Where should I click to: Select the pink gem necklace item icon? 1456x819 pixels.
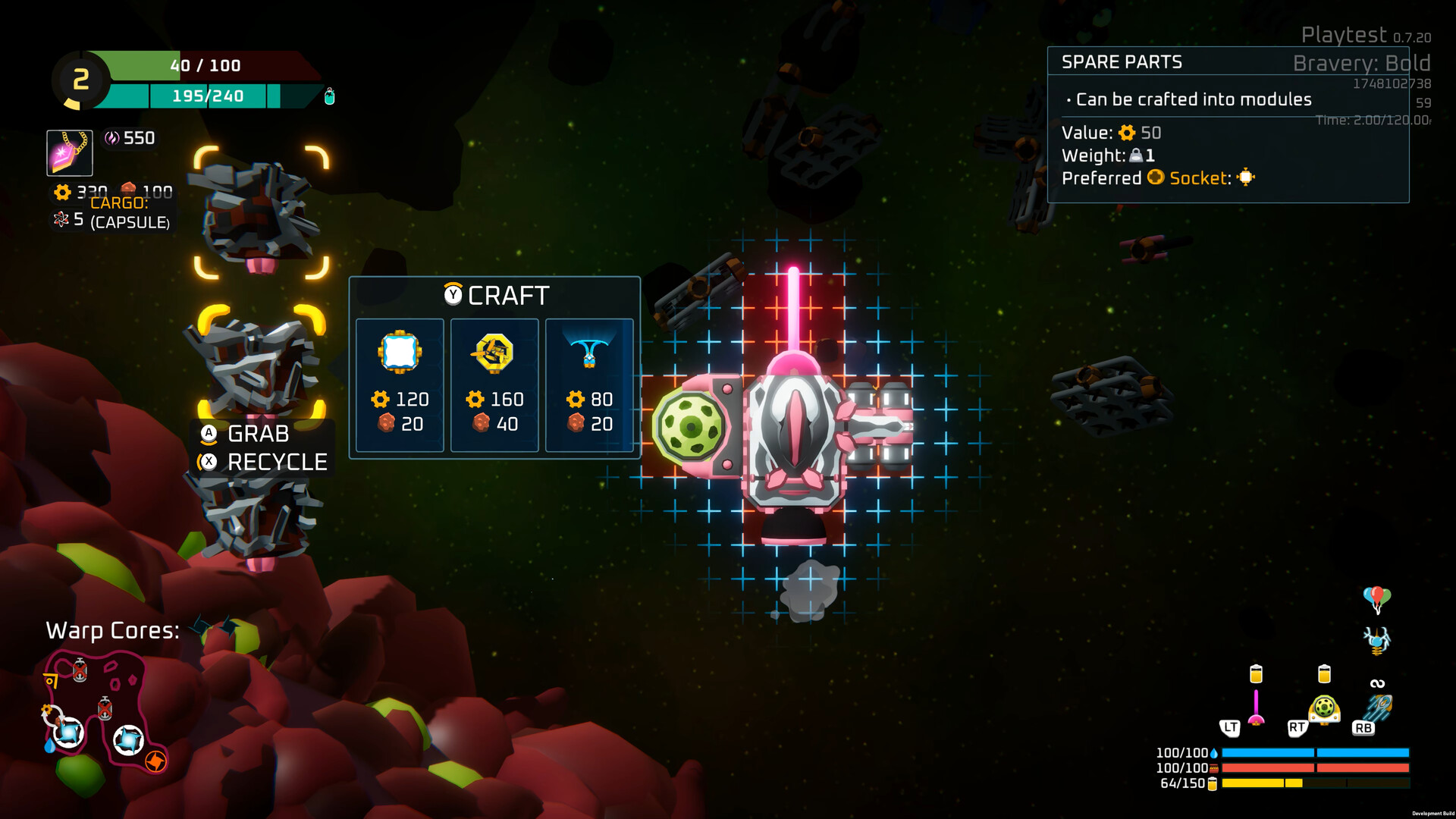coord(70,152)
